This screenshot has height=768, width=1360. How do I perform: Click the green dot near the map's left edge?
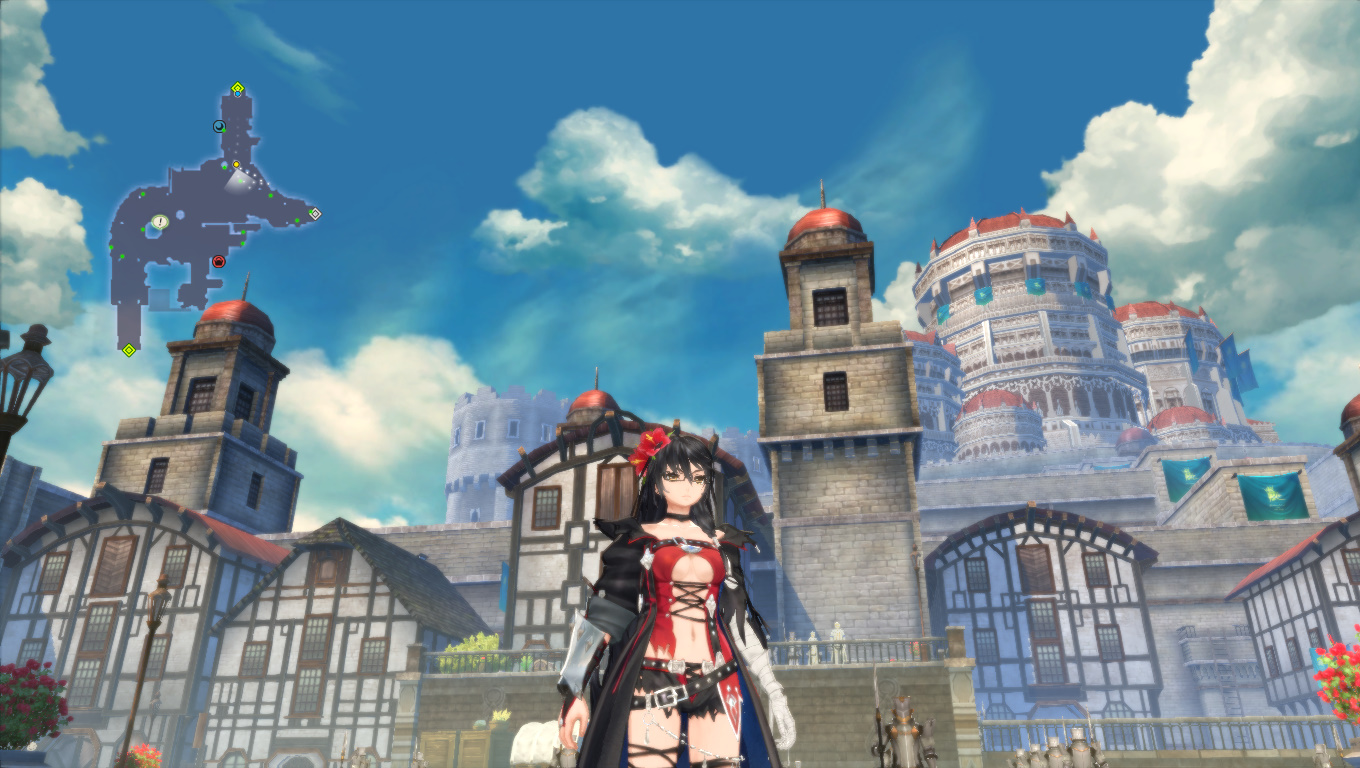[x=111, y=246]
